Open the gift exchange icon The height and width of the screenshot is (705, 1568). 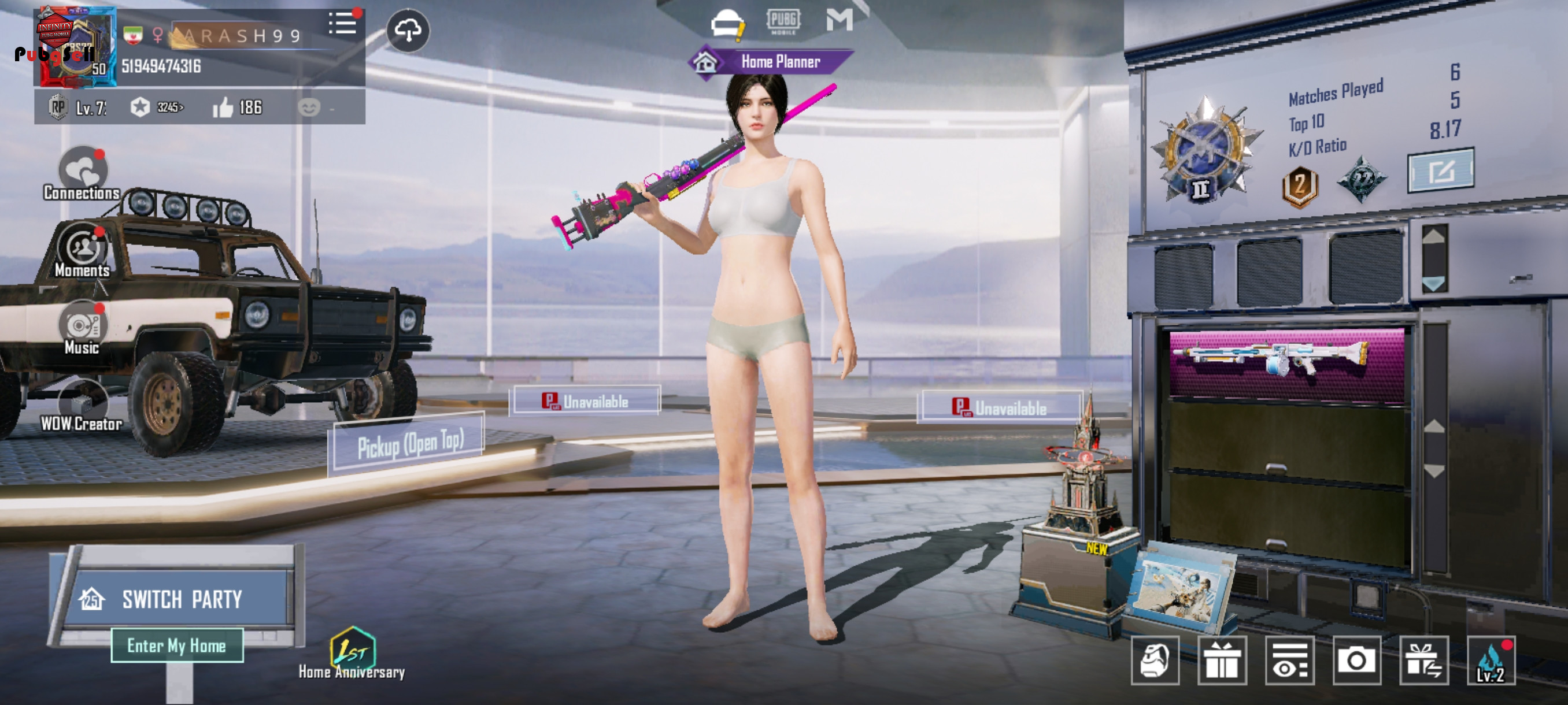coord(1423,660)
